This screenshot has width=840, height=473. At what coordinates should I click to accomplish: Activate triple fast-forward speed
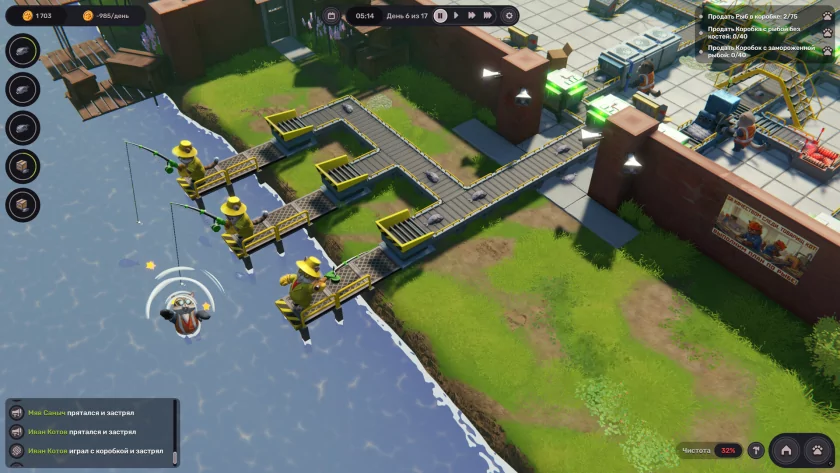tap(488, 16)
